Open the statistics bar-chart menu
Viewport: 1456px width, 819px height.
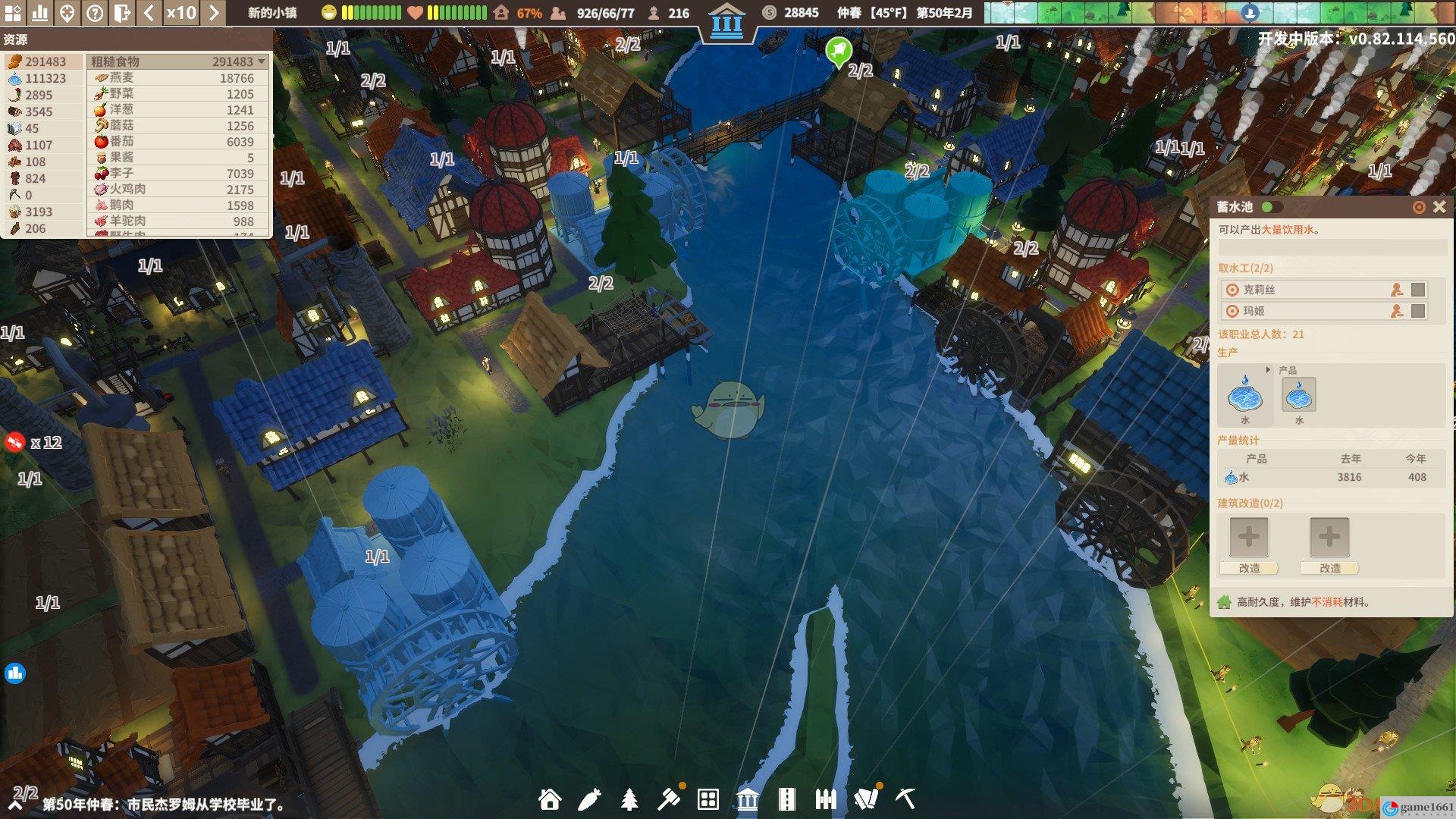tap(39, 13)
